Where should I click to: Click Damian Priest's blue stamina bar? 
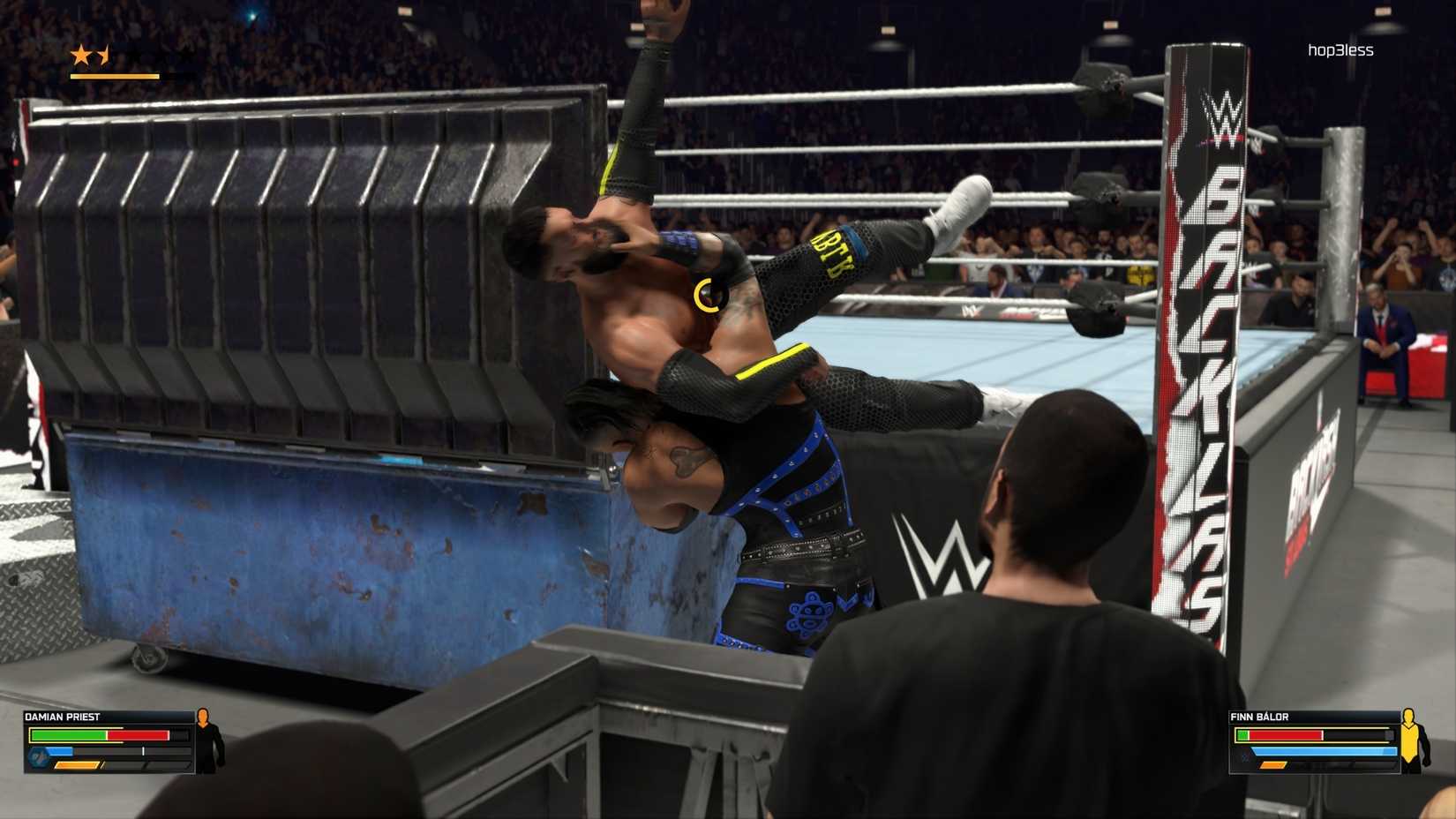tap(60, 751)
